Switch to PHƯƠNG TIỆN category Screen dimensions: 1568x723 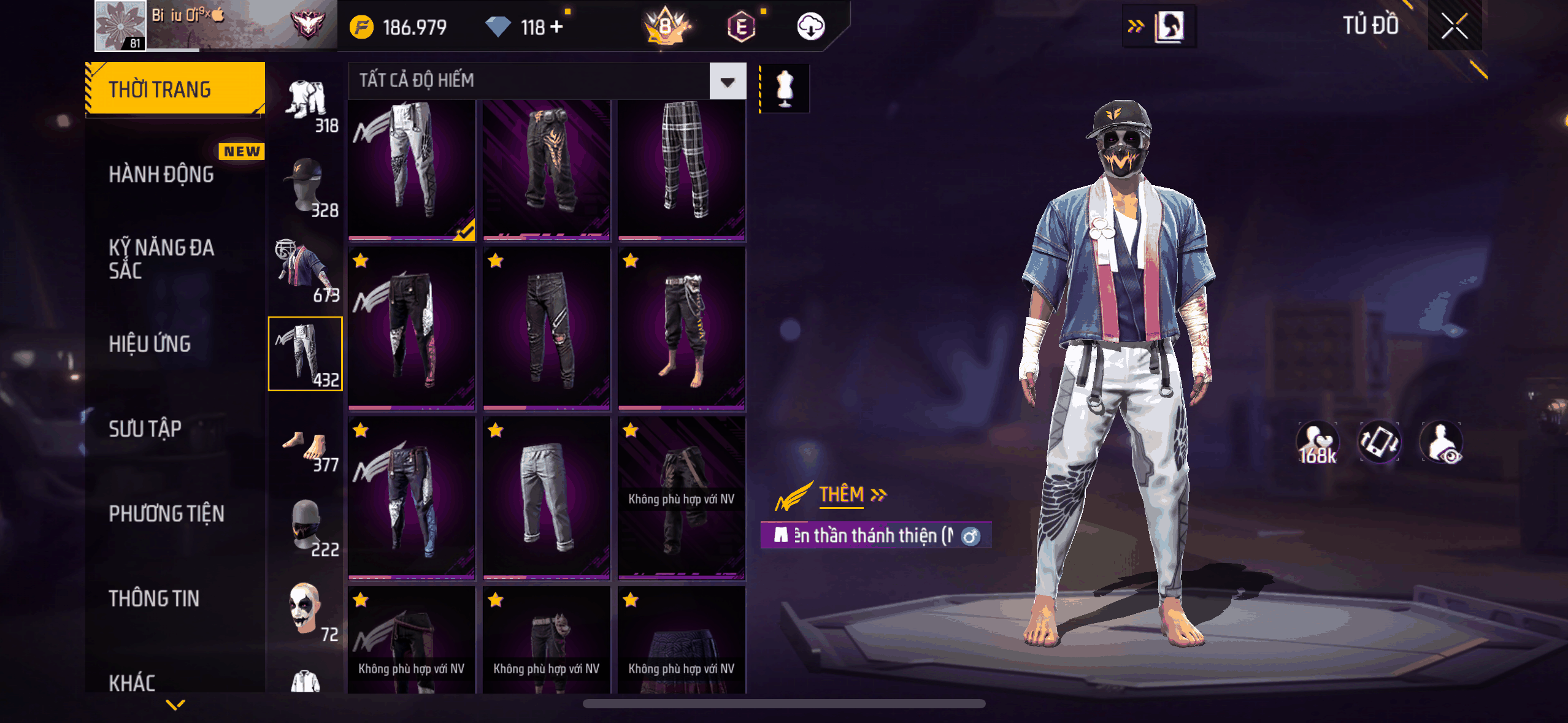pos(166,513)
